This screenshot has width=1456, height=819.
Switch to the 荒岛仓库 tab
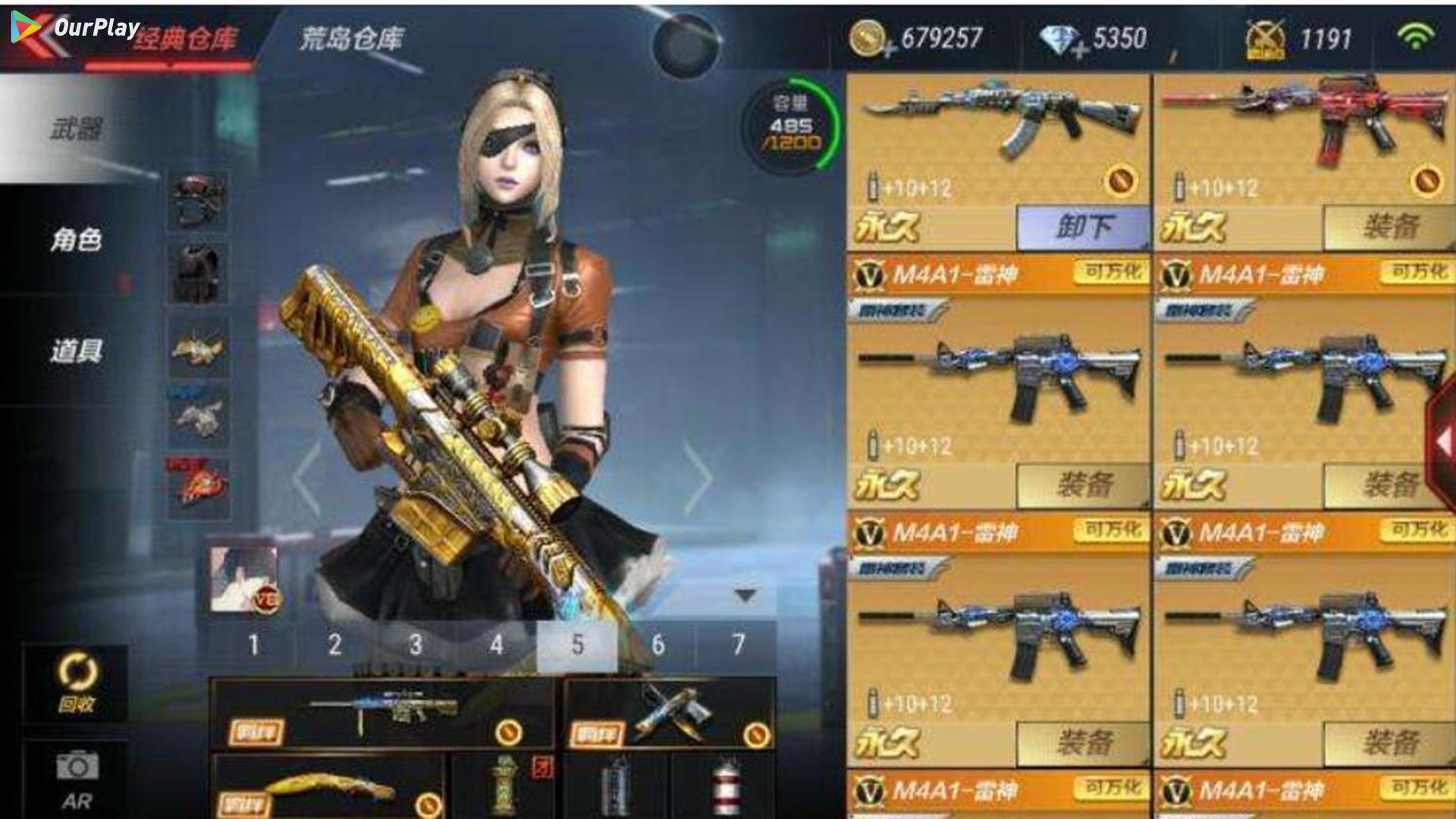352,38
